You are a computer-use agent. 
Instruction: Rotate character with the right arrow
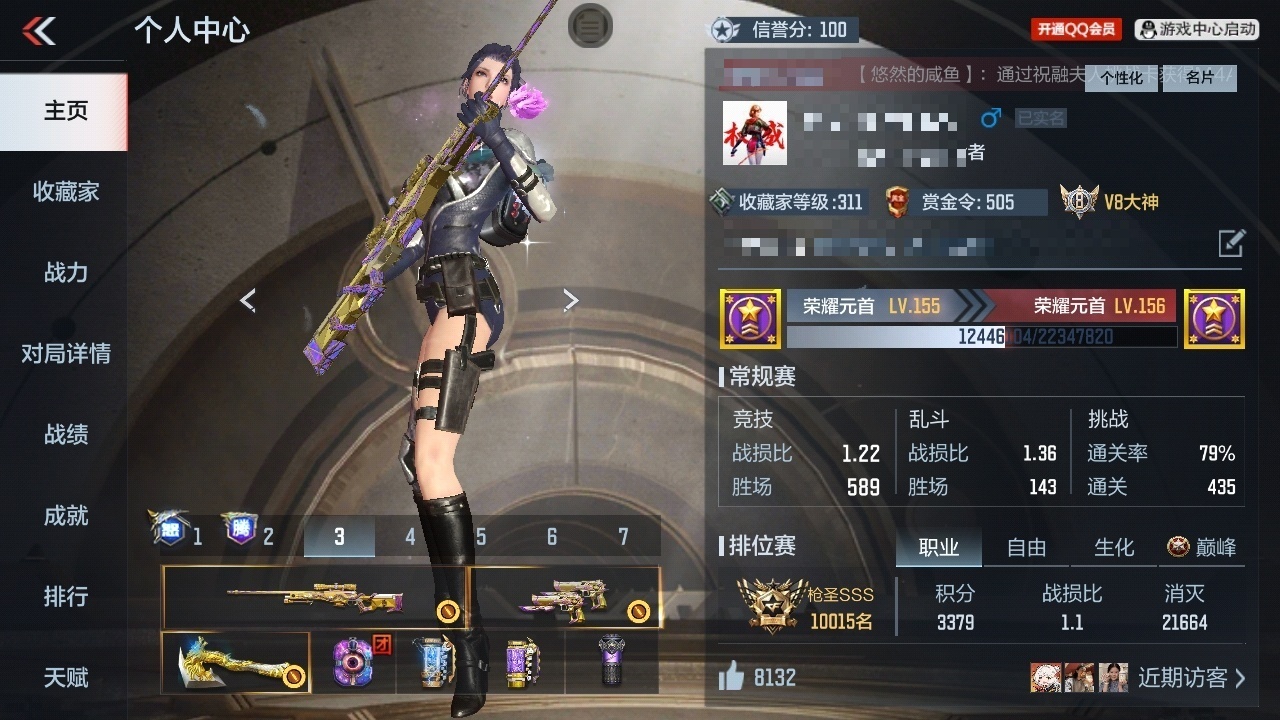coord(570,300)
